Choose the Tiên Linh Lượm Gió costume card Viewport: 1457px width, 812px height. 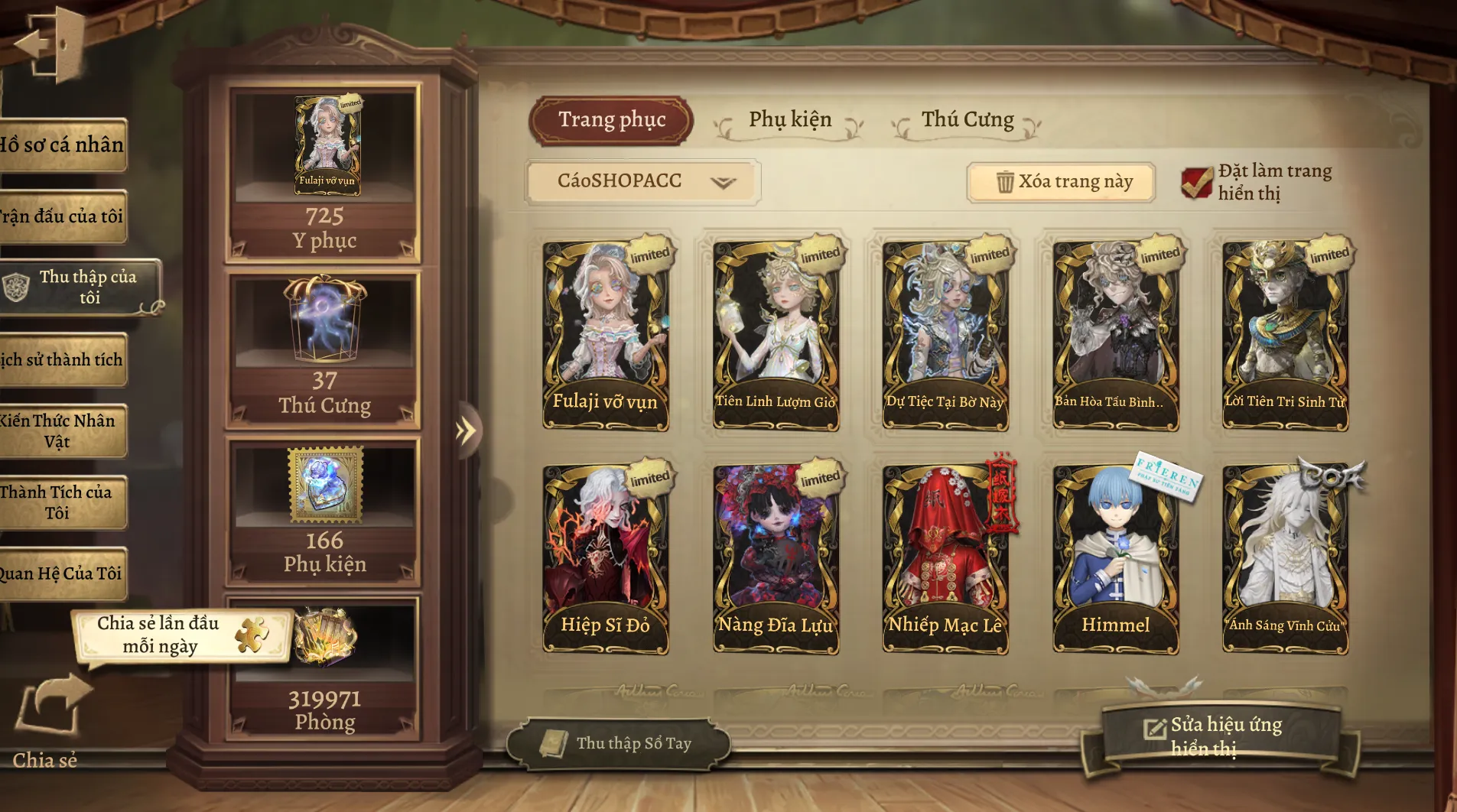(776, 334)
